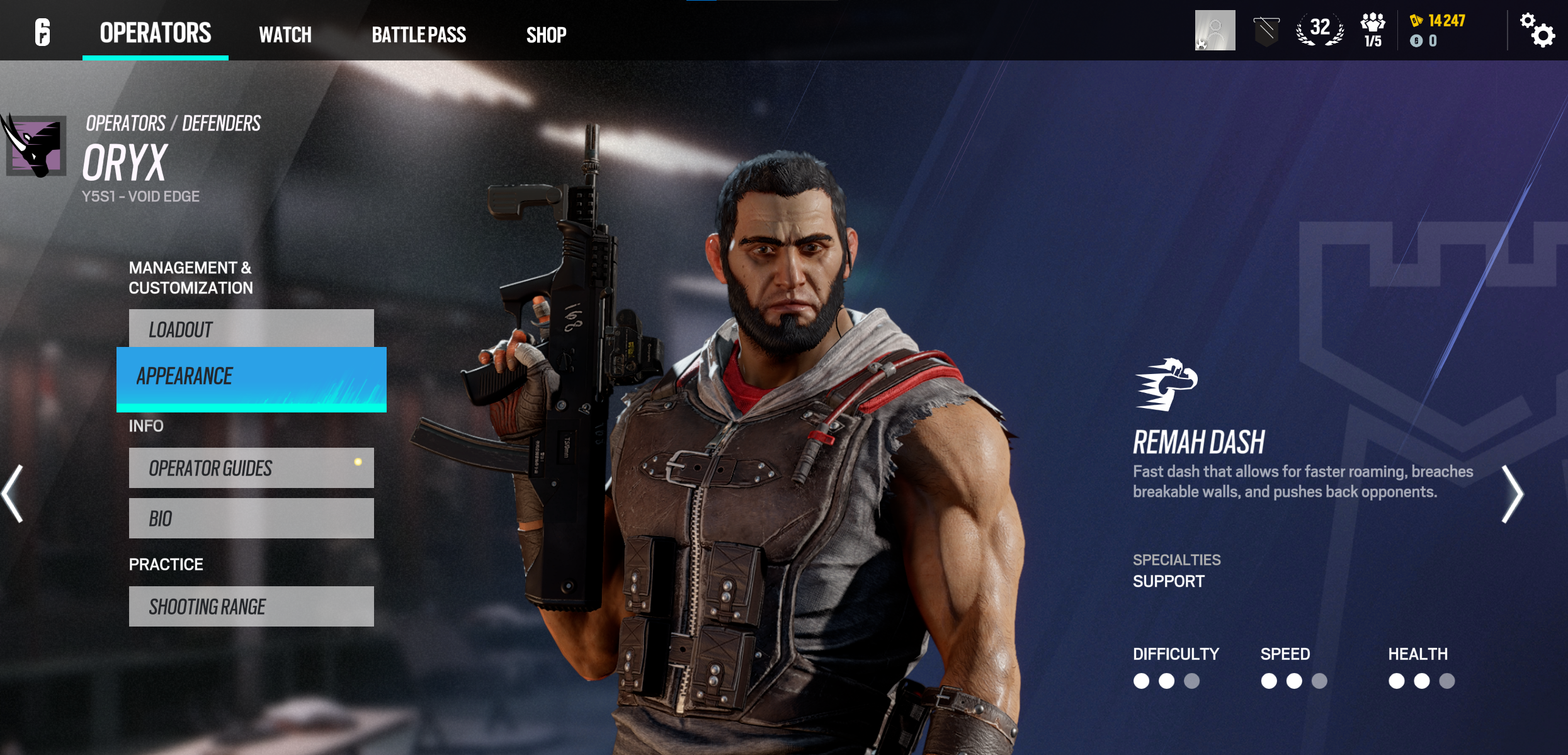Open the squad party icon

1373,30
